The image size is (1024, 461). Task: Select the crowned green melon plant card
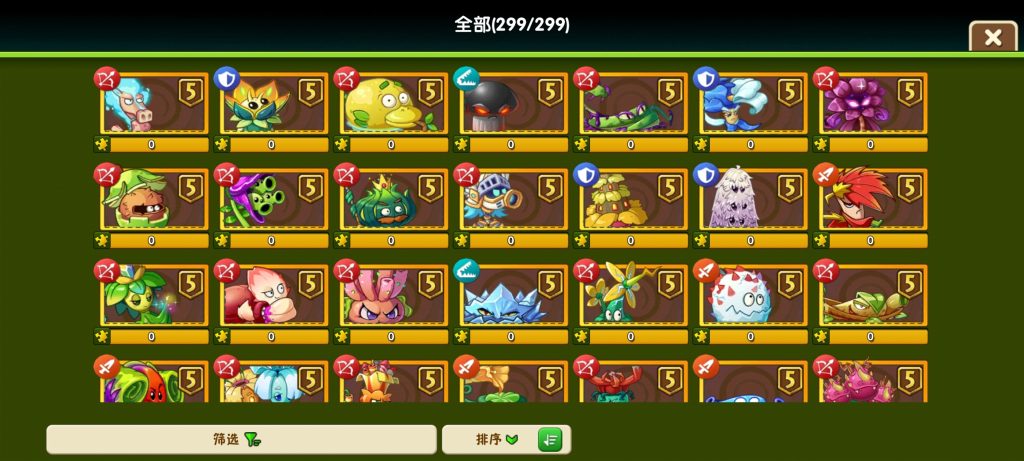391,201
